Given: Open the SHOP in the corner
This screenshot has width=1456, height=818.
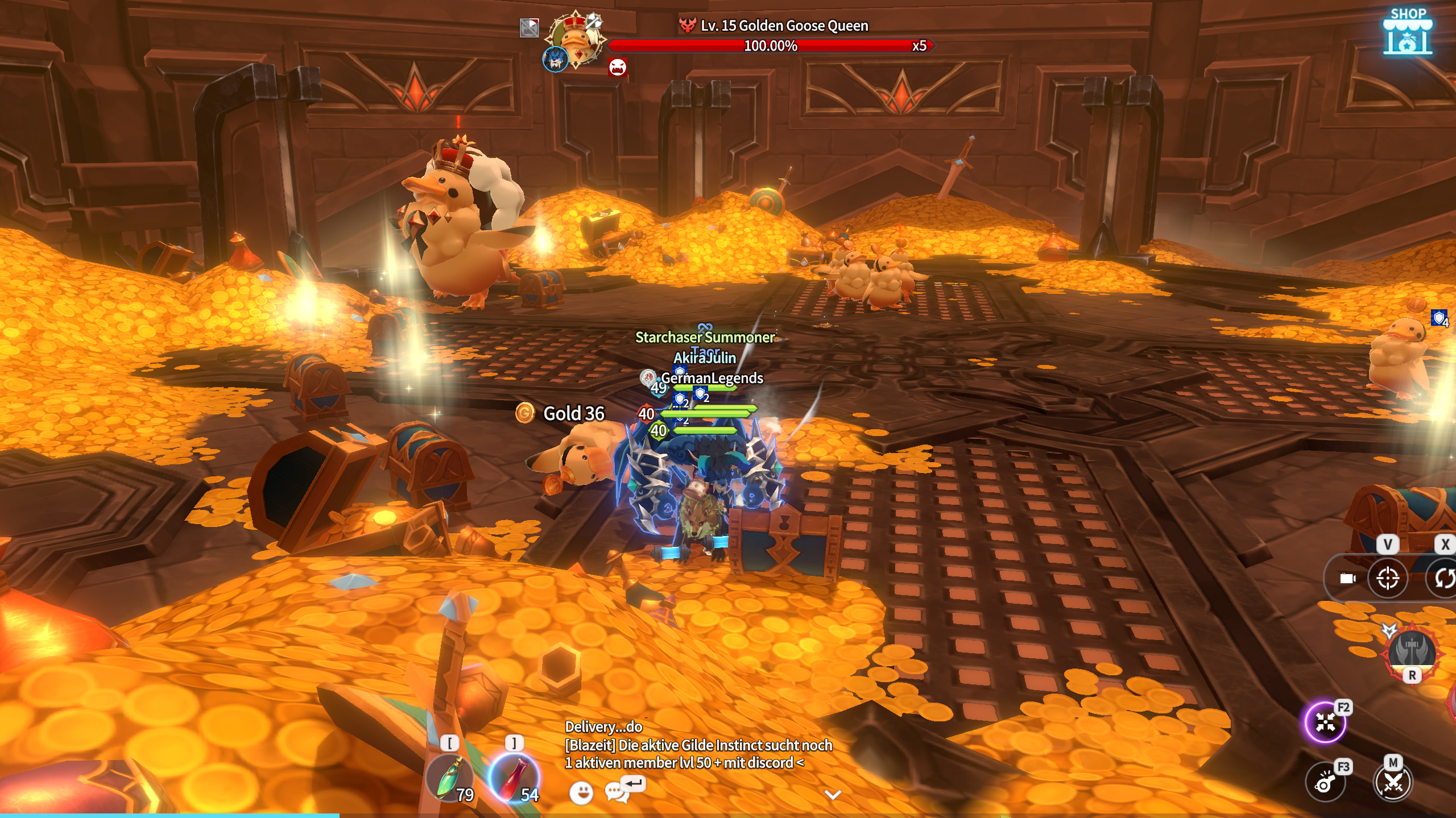Looking at the screenshot, I should tap(1407, 32).
